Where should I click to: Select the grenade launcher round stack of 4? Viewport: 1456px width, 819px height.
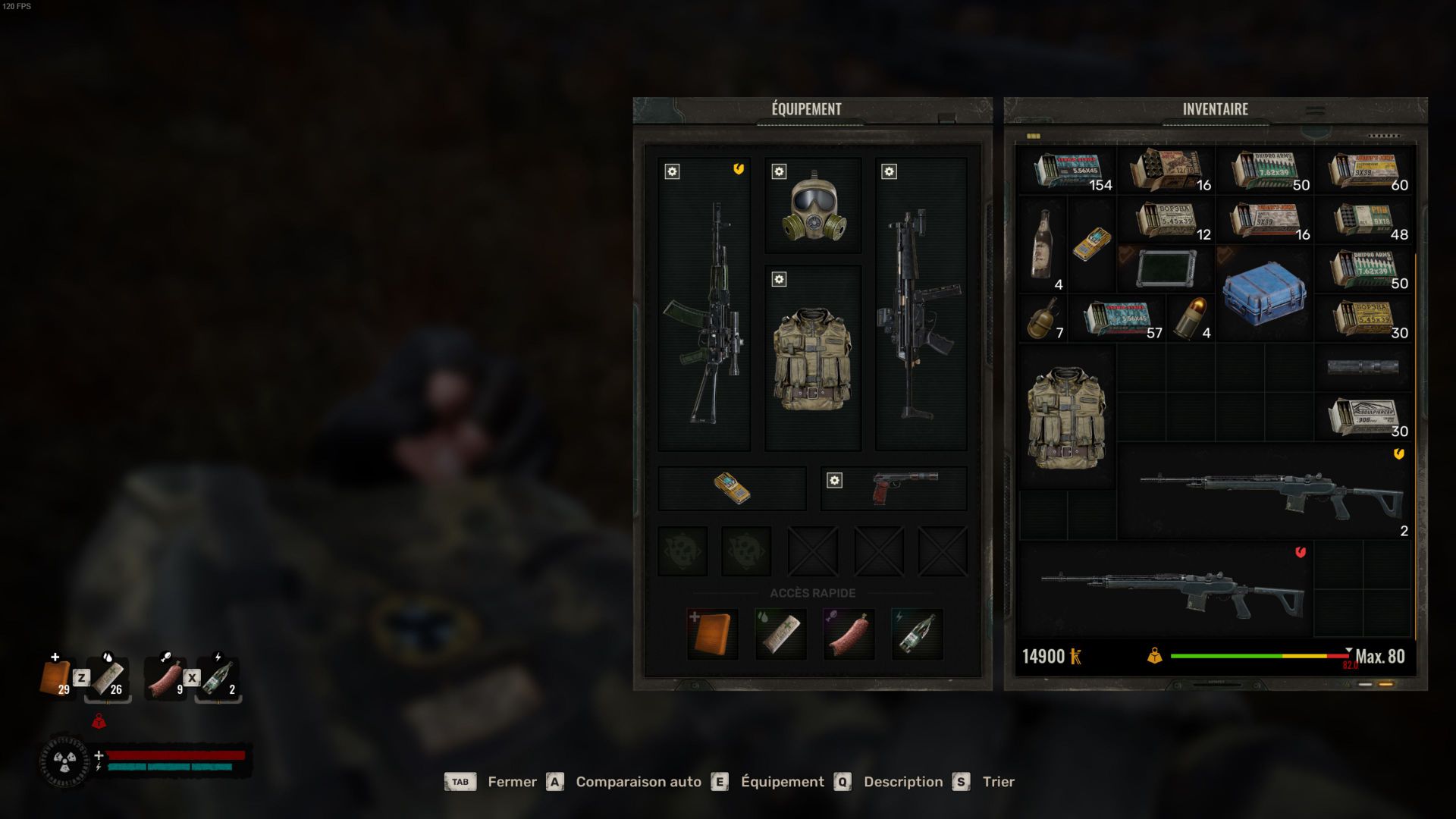point(1191,318)
